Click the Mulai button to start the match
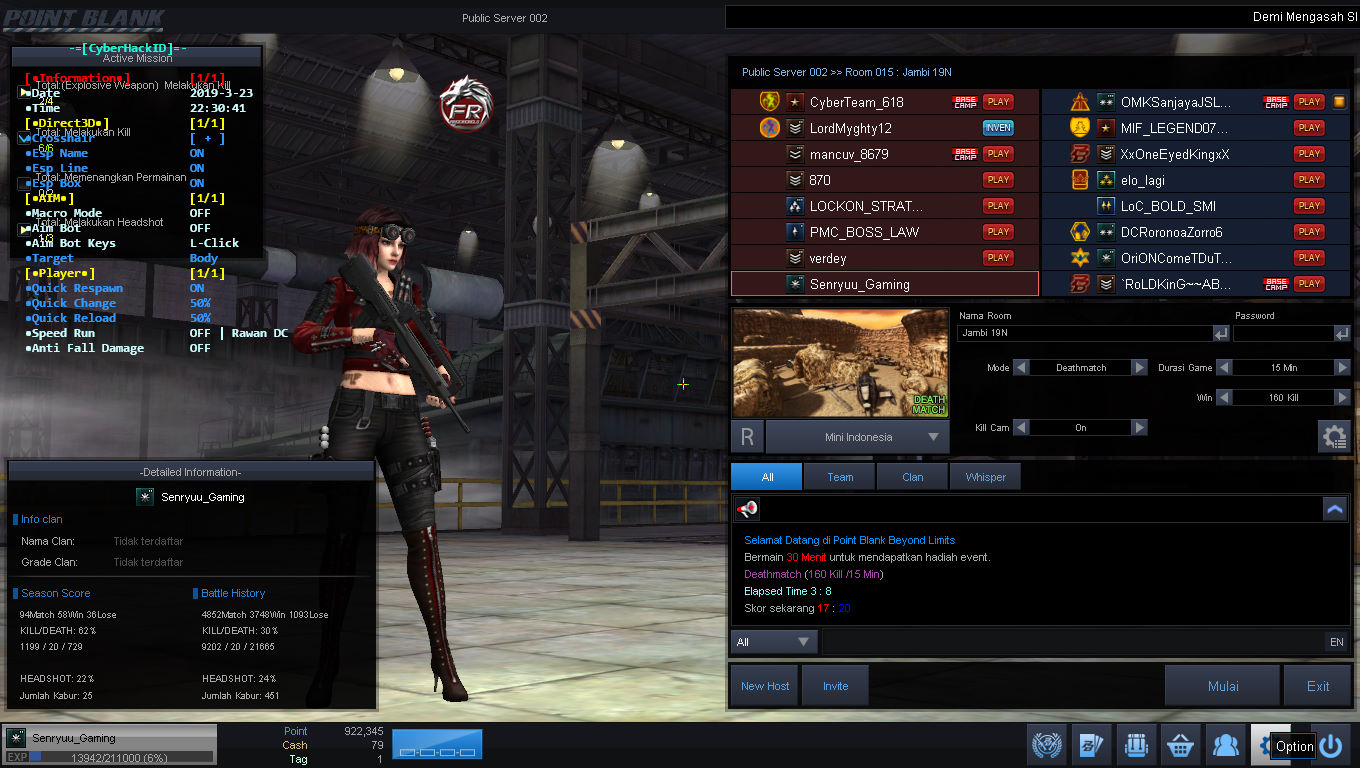Screen dimensions: 1360x768 pos(1222,684)
